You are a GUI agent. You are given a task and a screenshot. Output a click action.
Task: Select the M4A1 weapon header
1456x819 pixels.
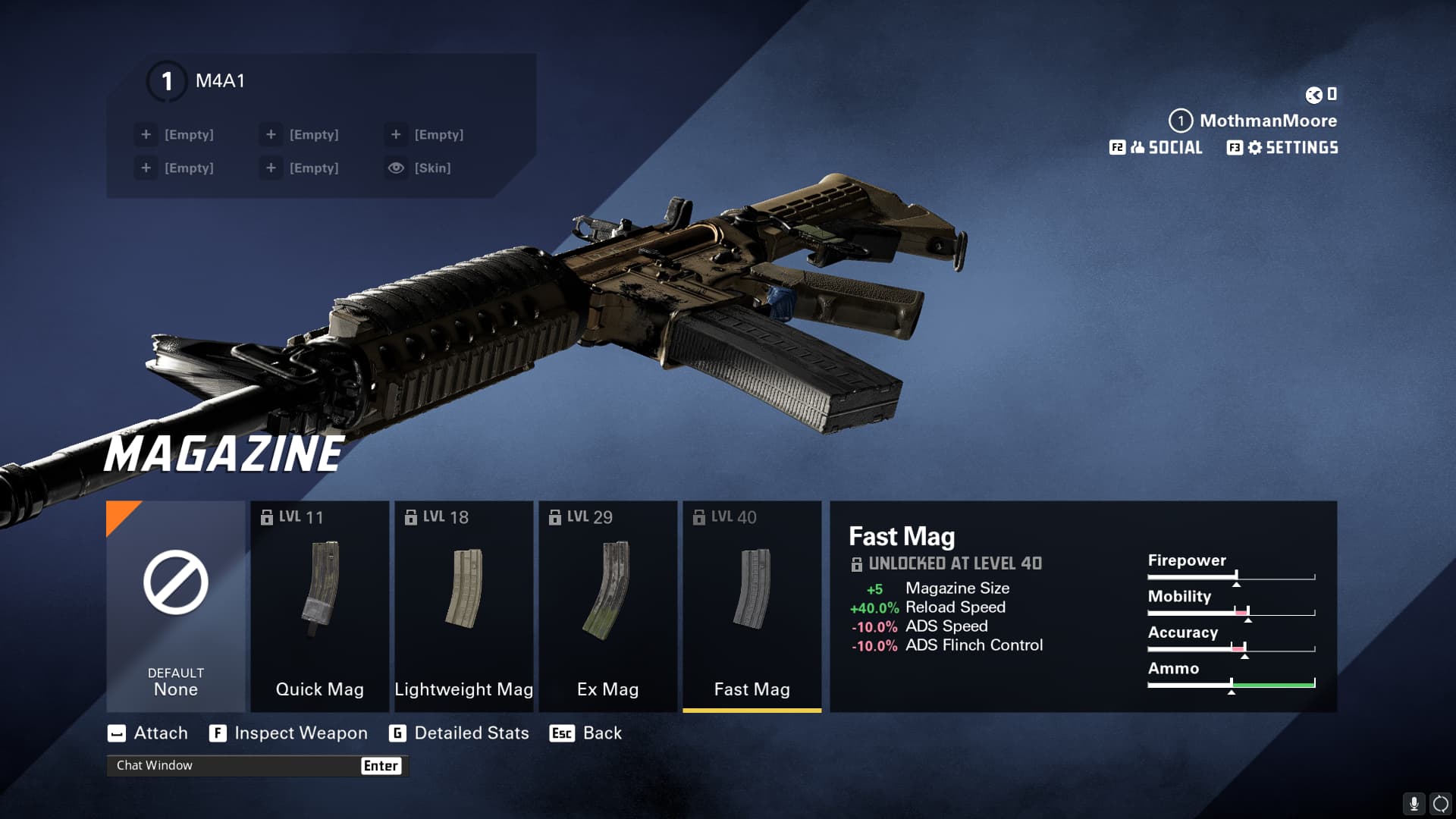tap(220, 81)
